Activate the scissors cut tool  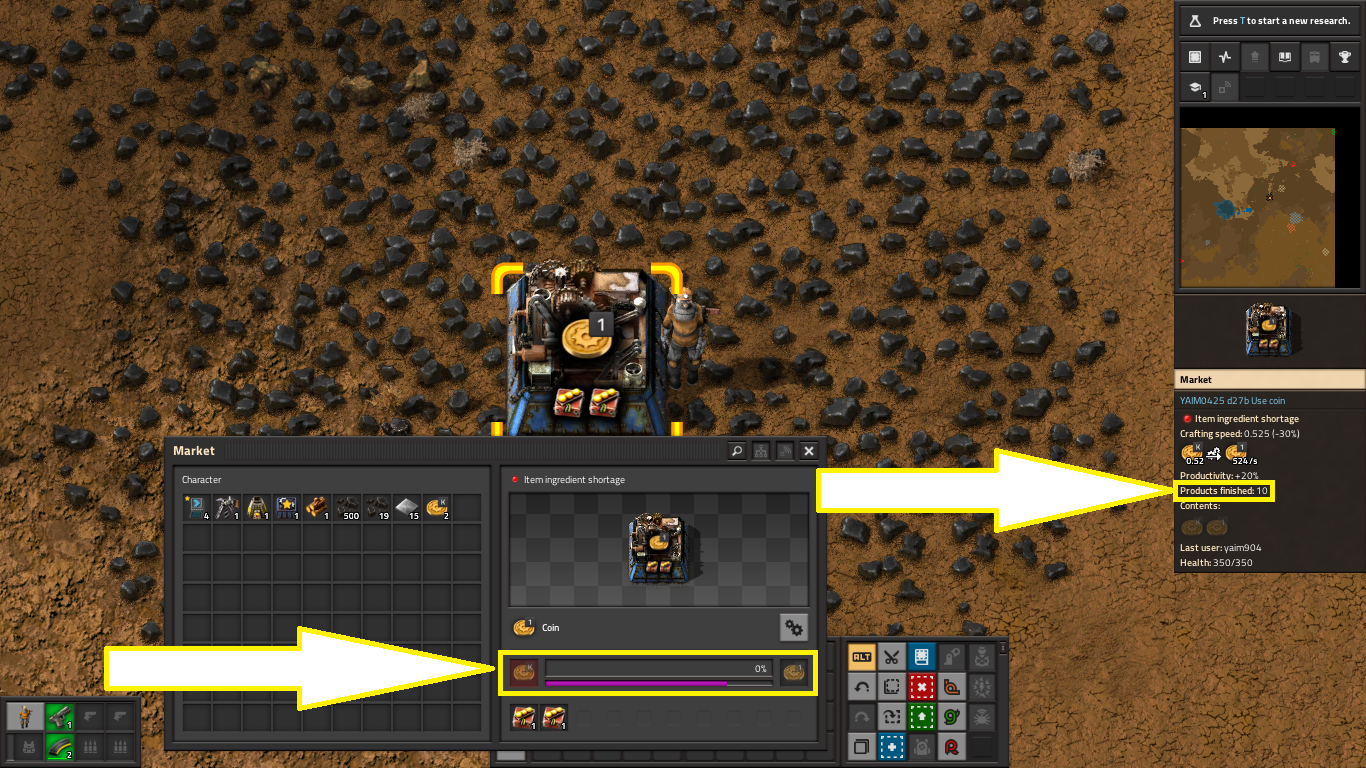(x=892, y=657)
